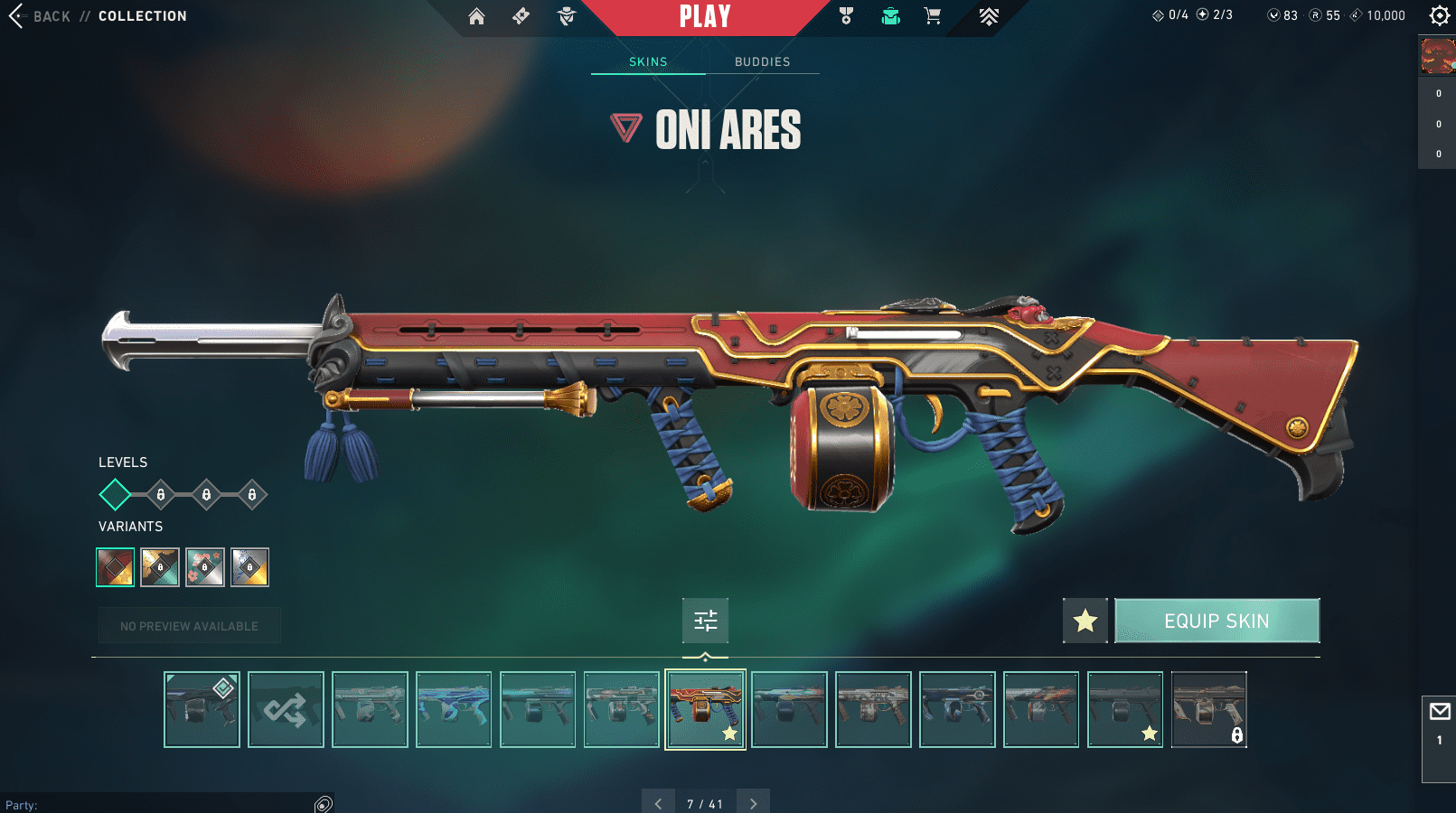Open the store shopping cart
Screen dimensions: 1456x813
click(x=933, y=16)
